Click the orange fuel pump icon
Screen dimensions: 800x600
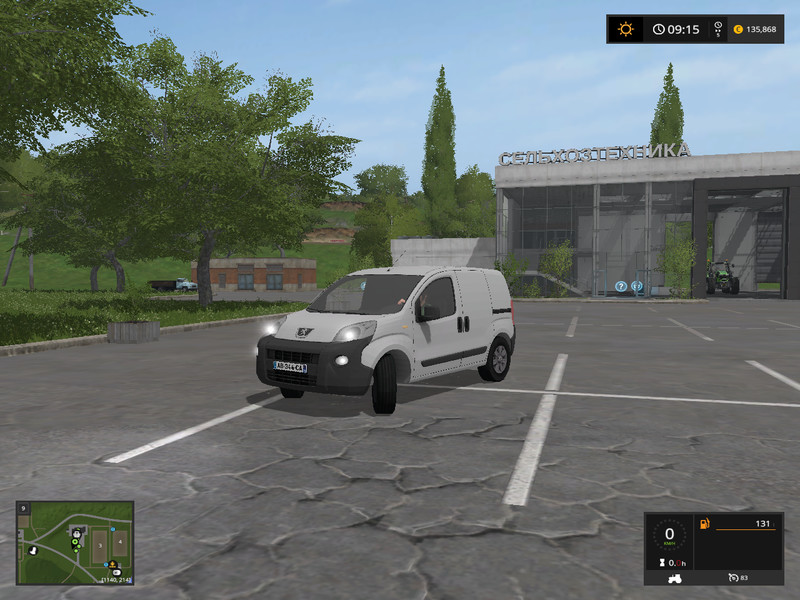704,523
